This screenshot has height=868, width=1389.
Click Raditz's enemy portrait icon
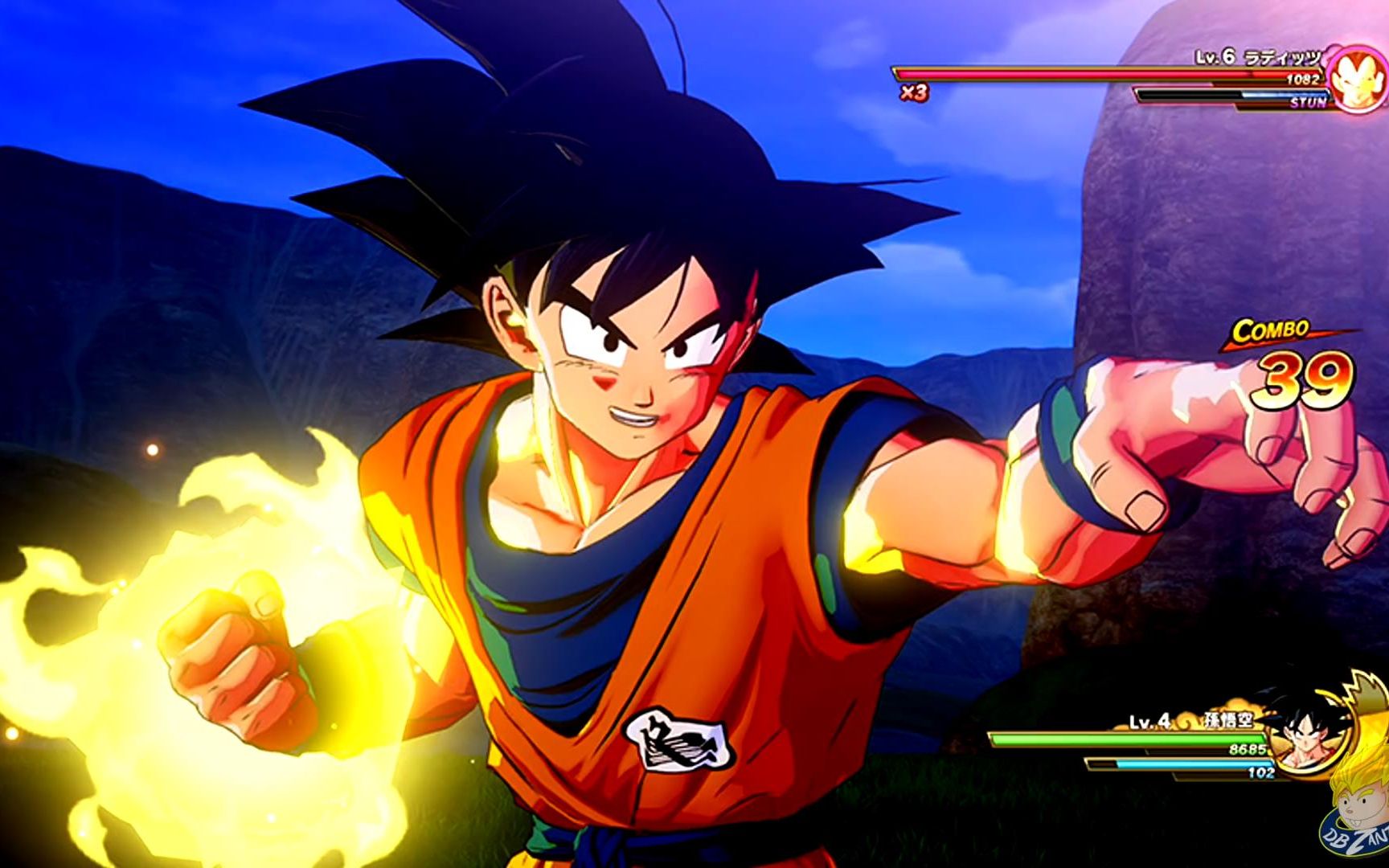[1354, 79]
